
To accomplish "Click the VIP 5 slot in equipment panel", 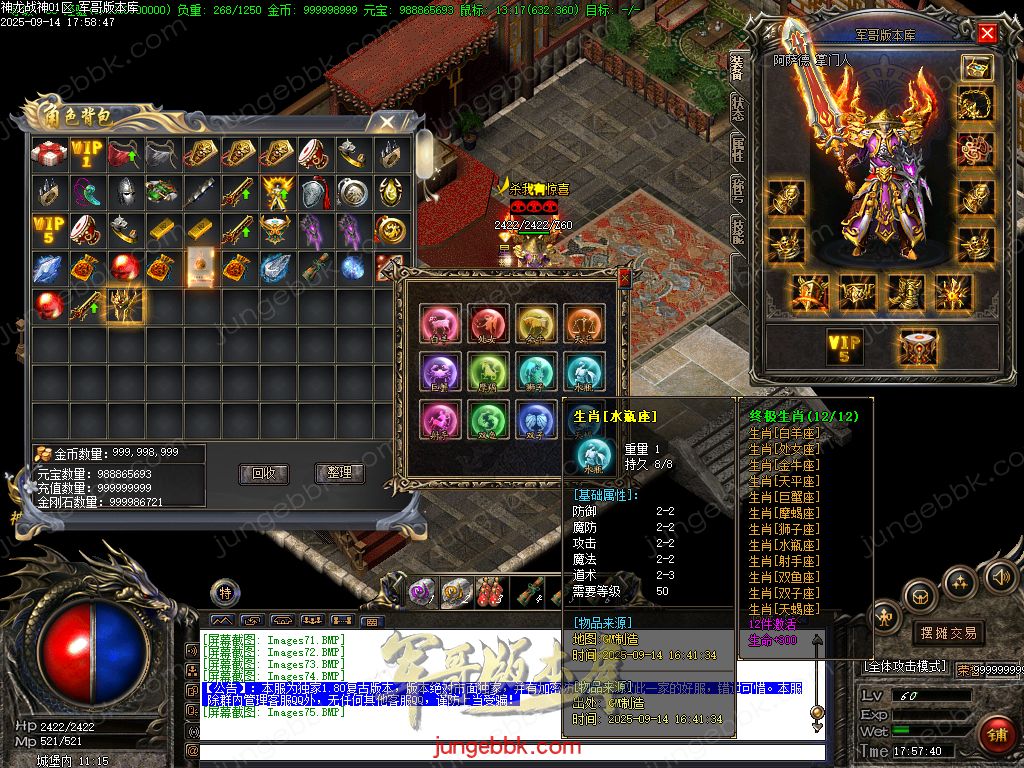I will tap(844, 347).
